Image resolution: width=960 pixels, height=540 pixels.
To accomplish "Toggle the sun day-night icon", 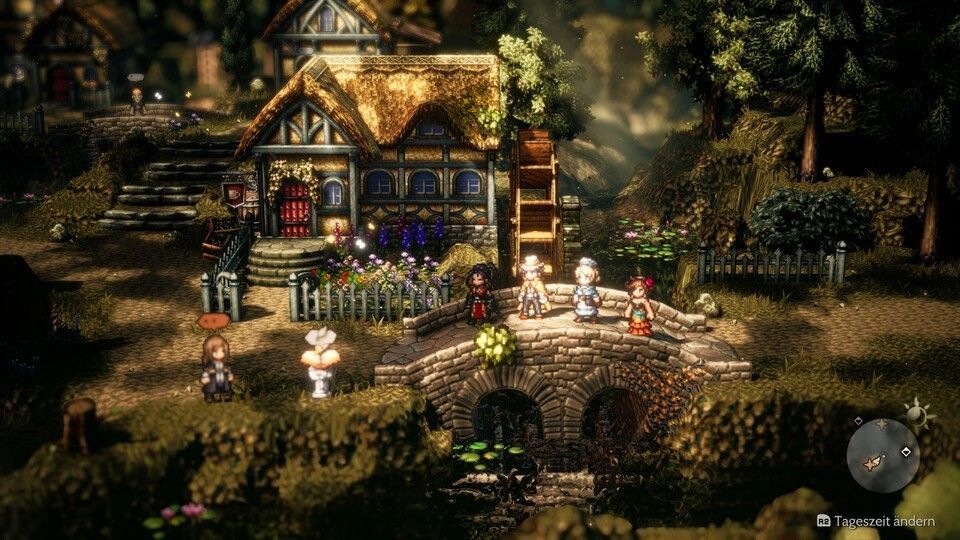I will tap(917, 413).
